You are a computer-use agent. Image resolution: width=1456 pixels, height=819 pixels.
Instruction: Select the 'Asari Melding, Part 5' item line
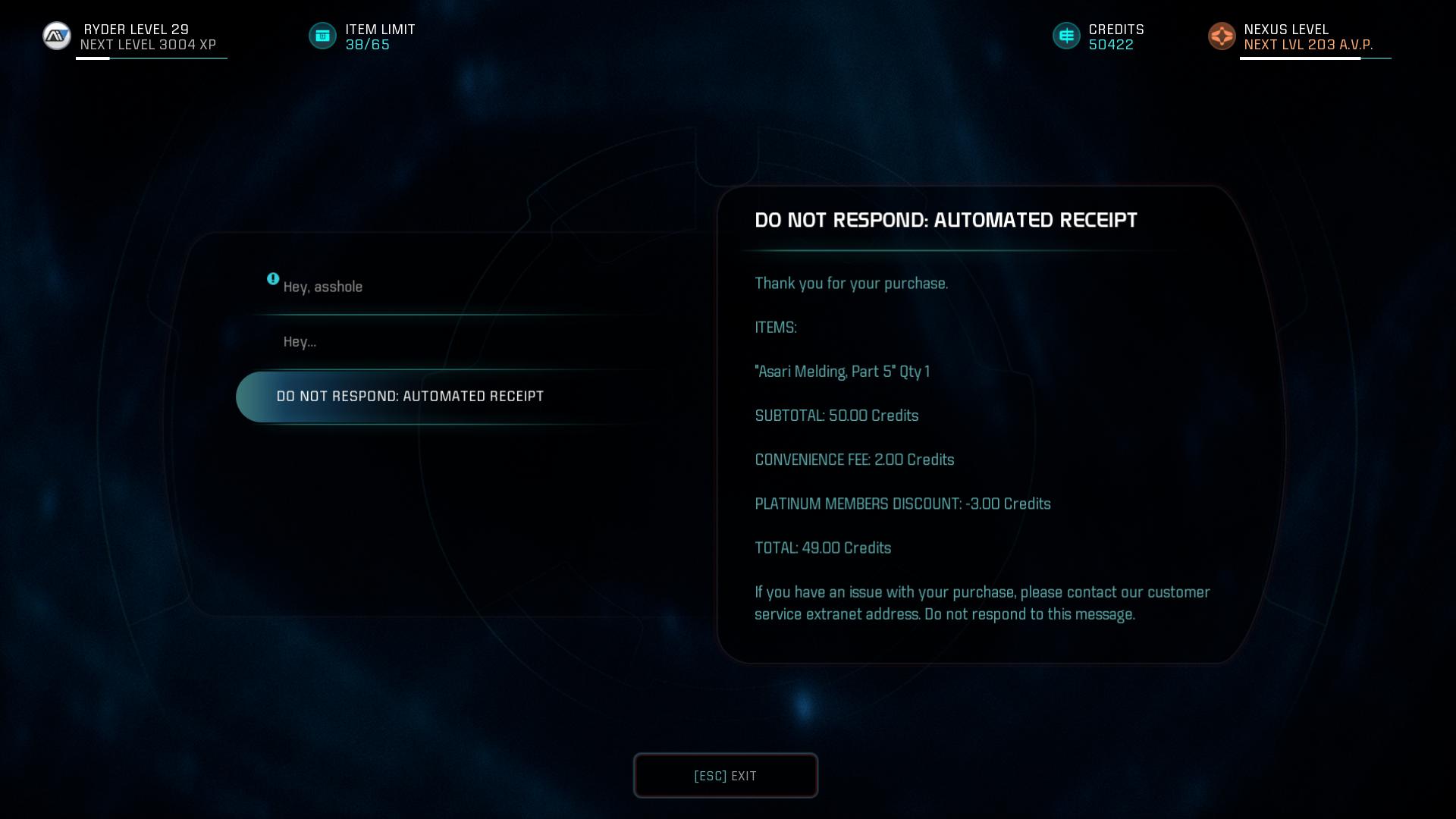pos(842,371)
